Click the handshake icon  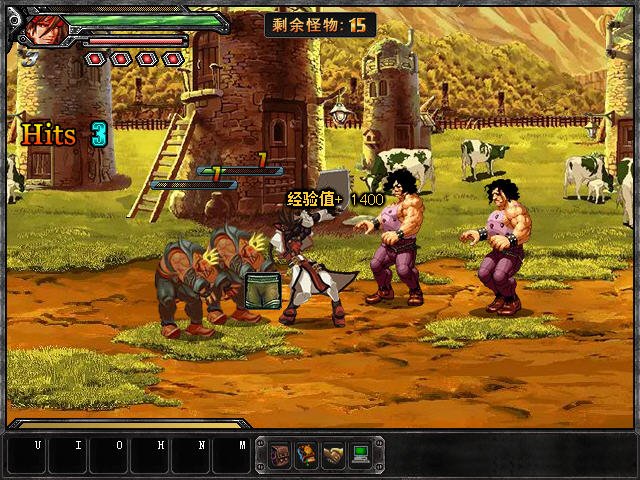click(333, 454)
